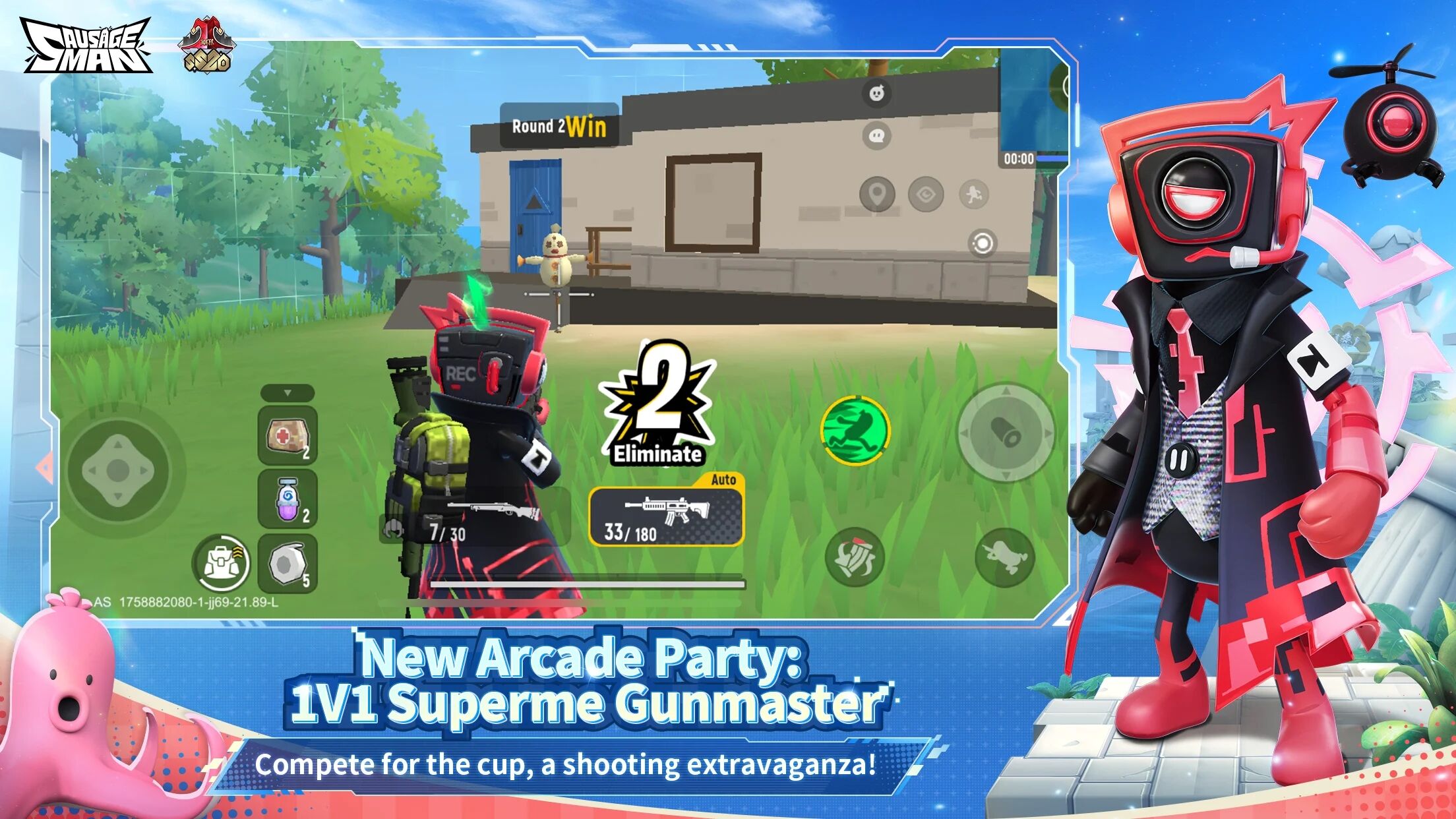Image resolution: width=1456 pixels, height=819 pixels.
Task: Tap the map marker pin icon
Action: (877, 193)
